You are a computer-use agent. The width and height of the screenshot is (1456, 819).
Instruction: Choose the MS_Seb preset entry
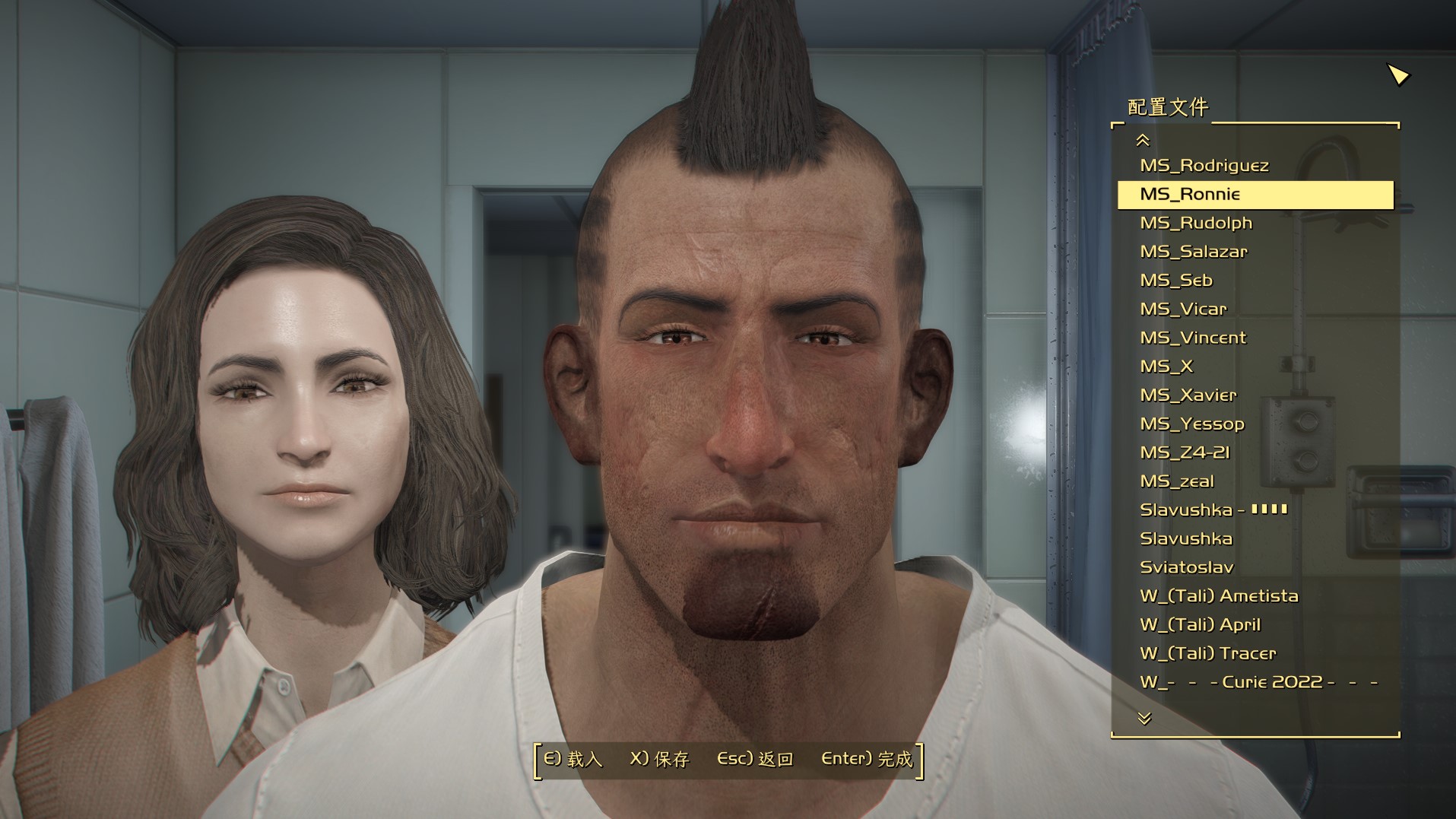point(1175,281)
